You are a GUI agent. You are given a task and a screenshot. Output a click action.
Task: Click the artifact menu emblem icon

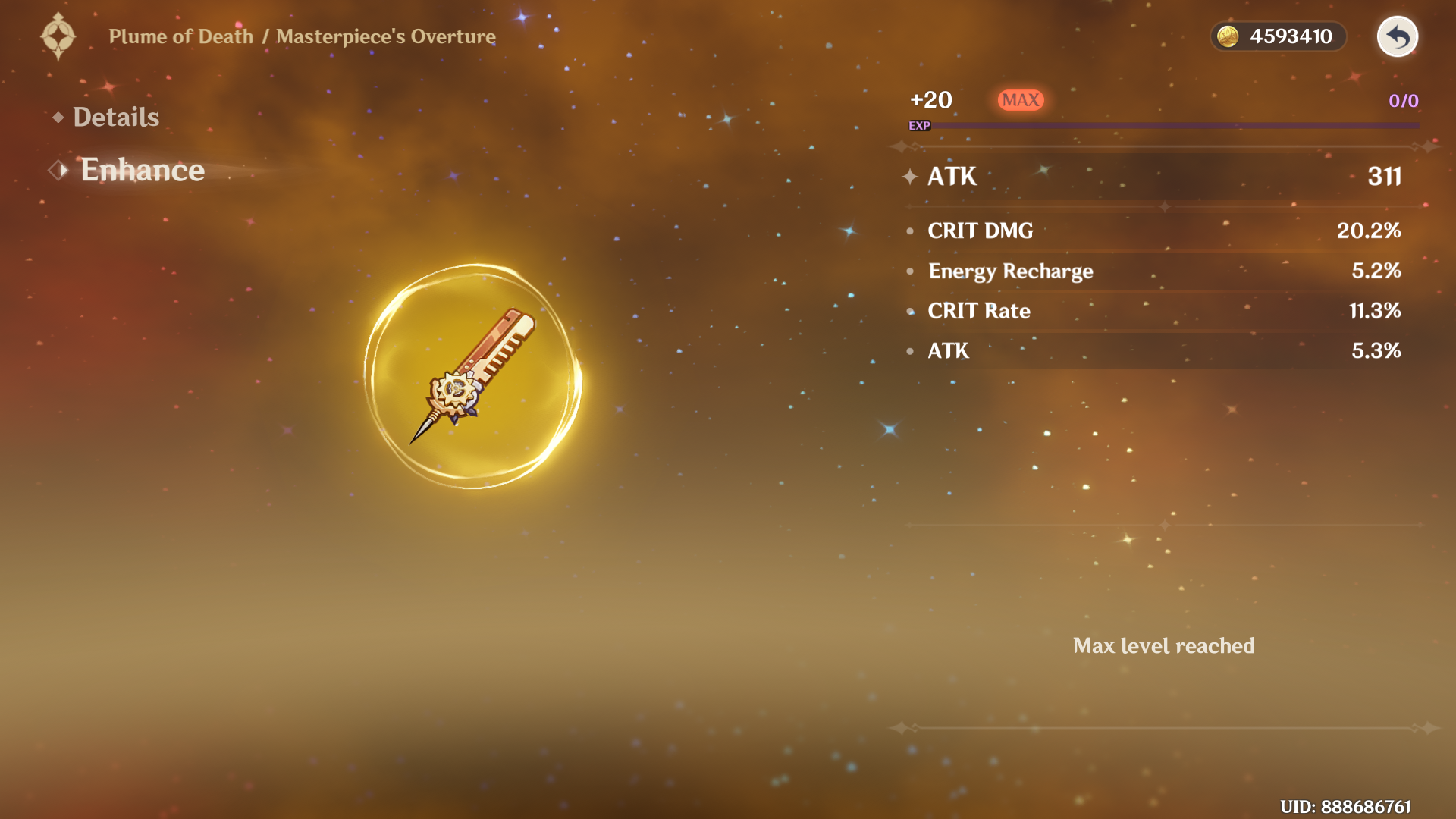58,36
